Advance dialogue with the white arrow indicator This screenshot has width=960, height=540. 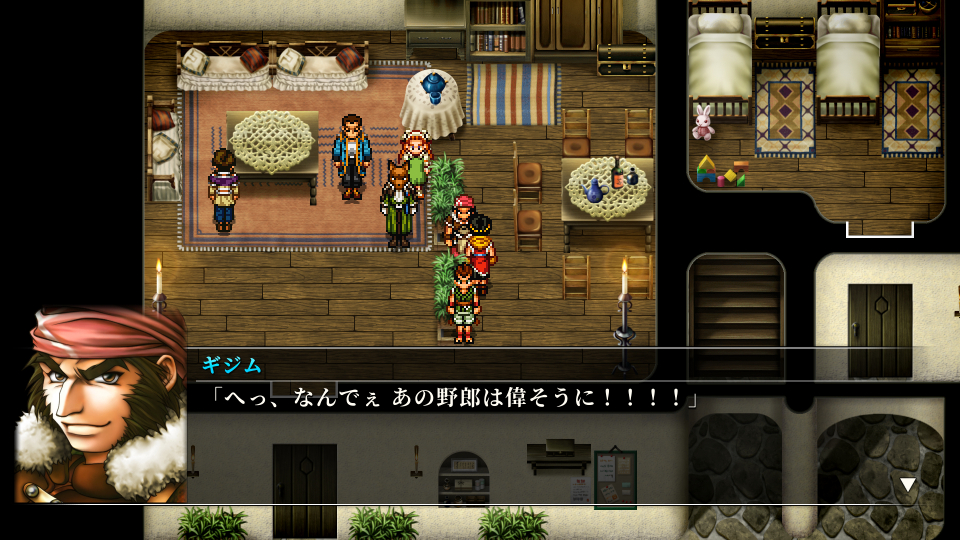coord(907,485)
